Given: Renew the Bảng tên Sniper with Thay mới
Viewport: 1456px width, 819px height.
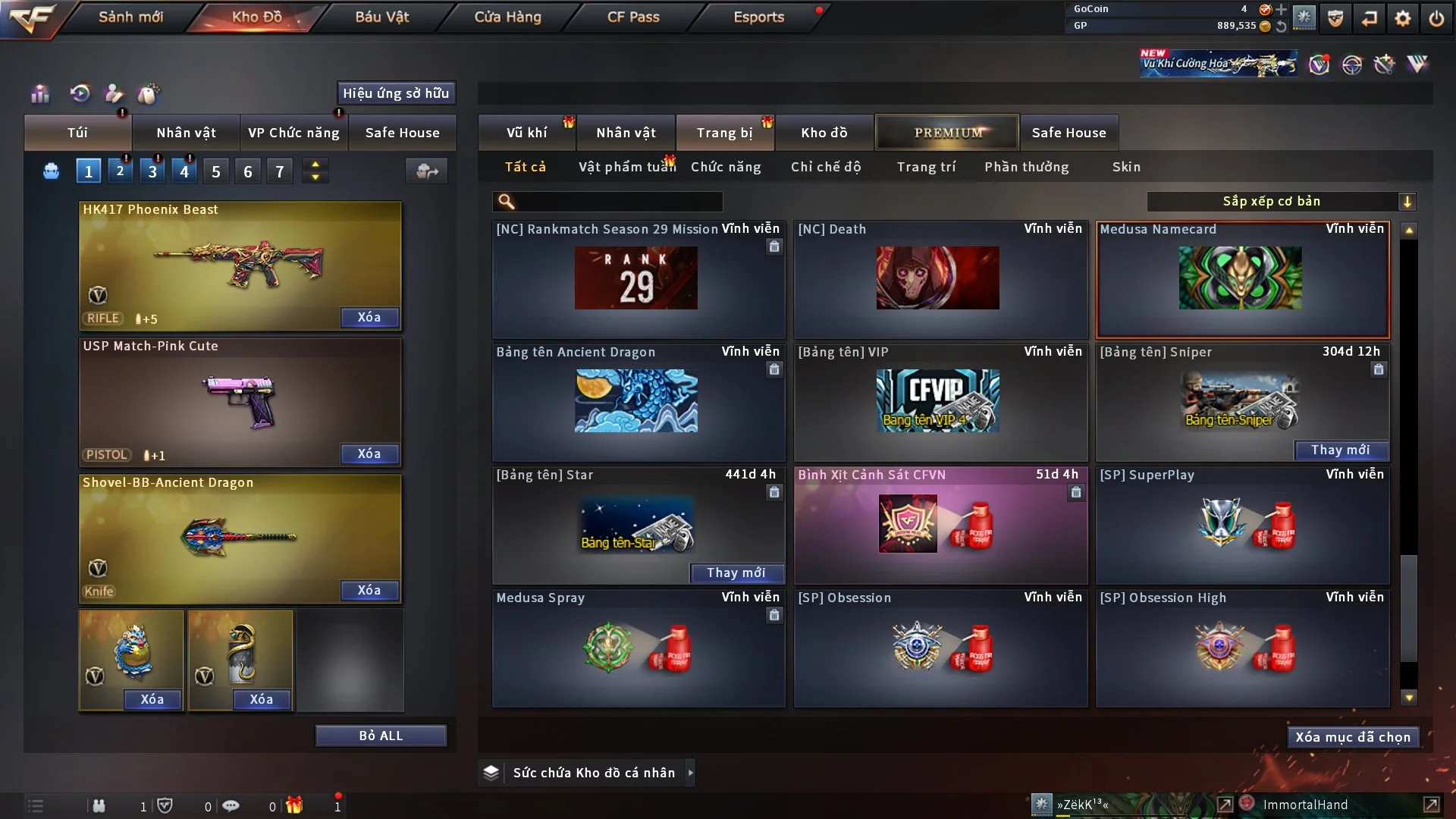Looking at the screenshot, I should pos(1340,450).
